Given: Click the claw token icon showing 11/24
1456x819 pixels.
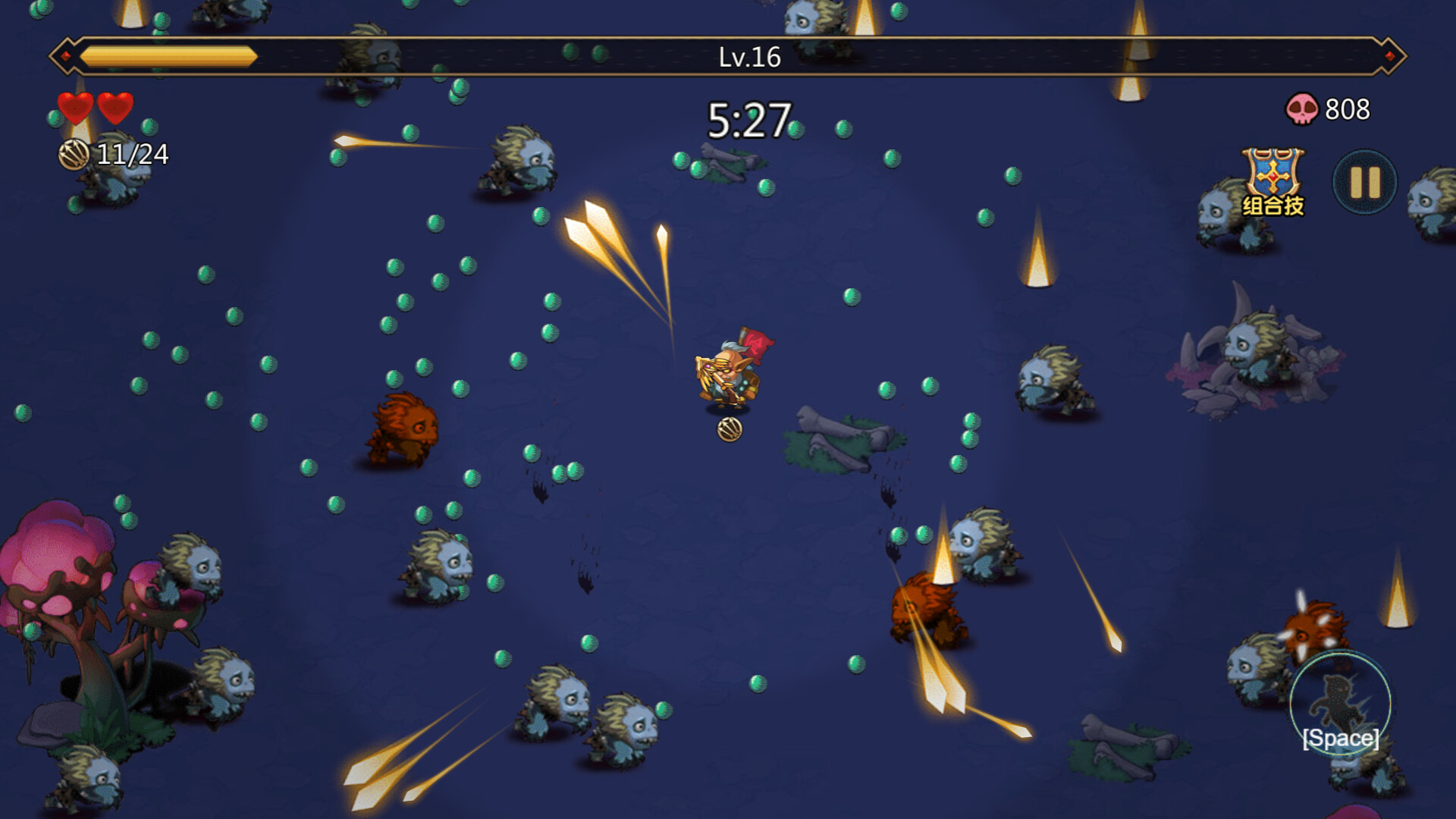Looking at the screenshot, I should coord(74,154).
